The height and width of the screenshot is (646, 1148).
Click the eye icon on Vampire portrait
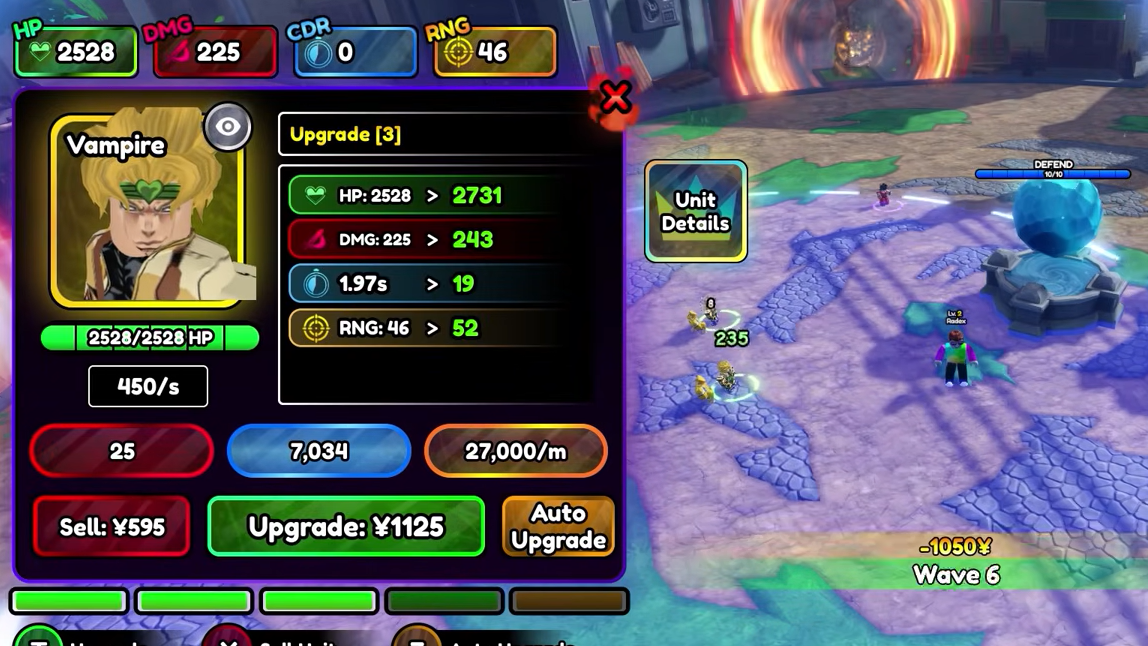click(x=228, y=127)
